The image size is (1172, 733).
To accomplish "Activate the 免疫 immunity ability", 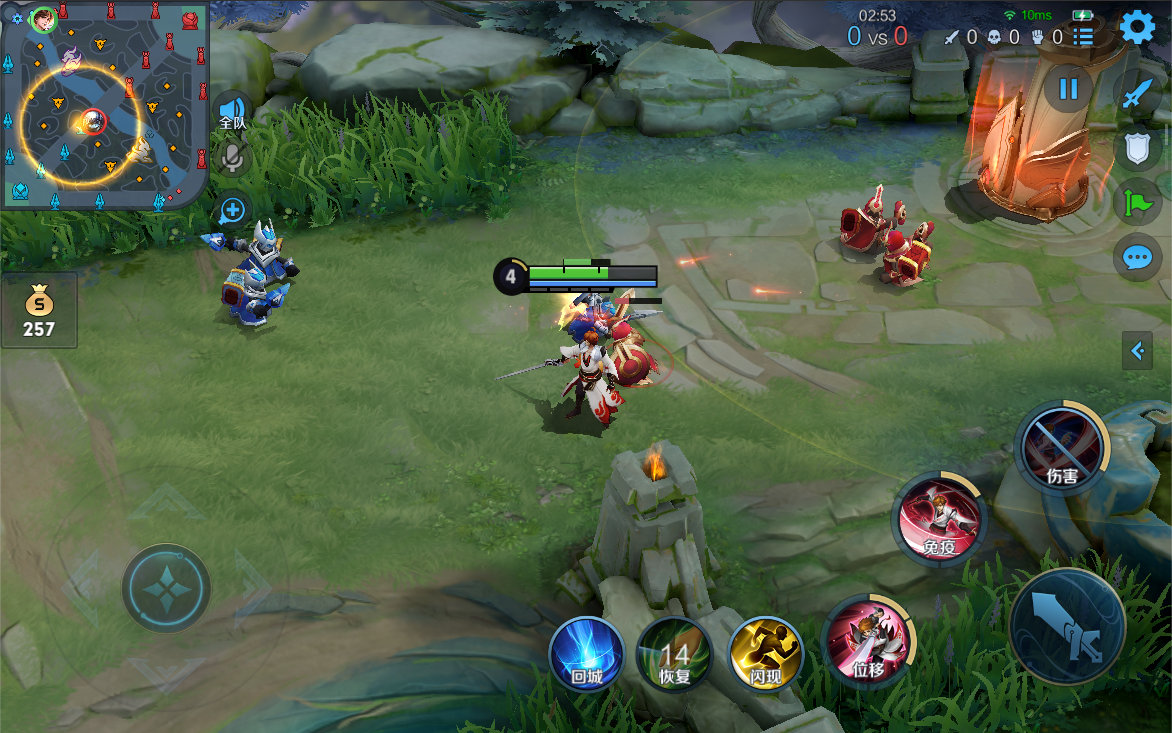I will tap(939, 519).
